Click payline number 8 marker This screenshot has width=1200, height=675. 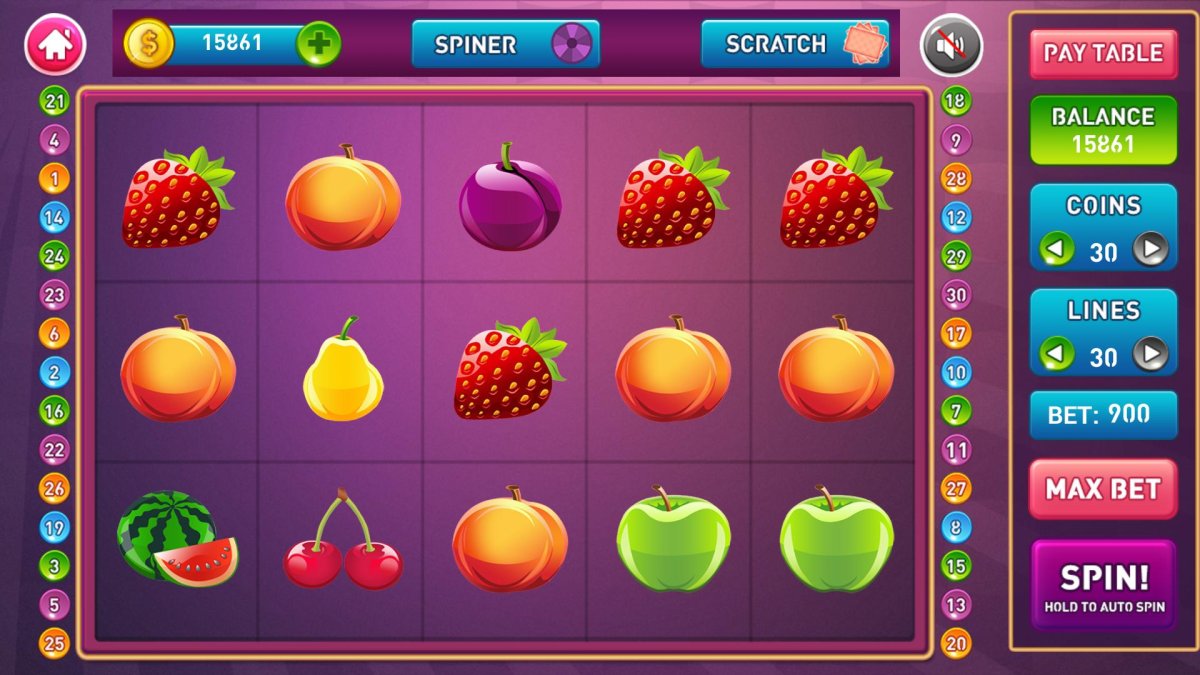point(956,527)
